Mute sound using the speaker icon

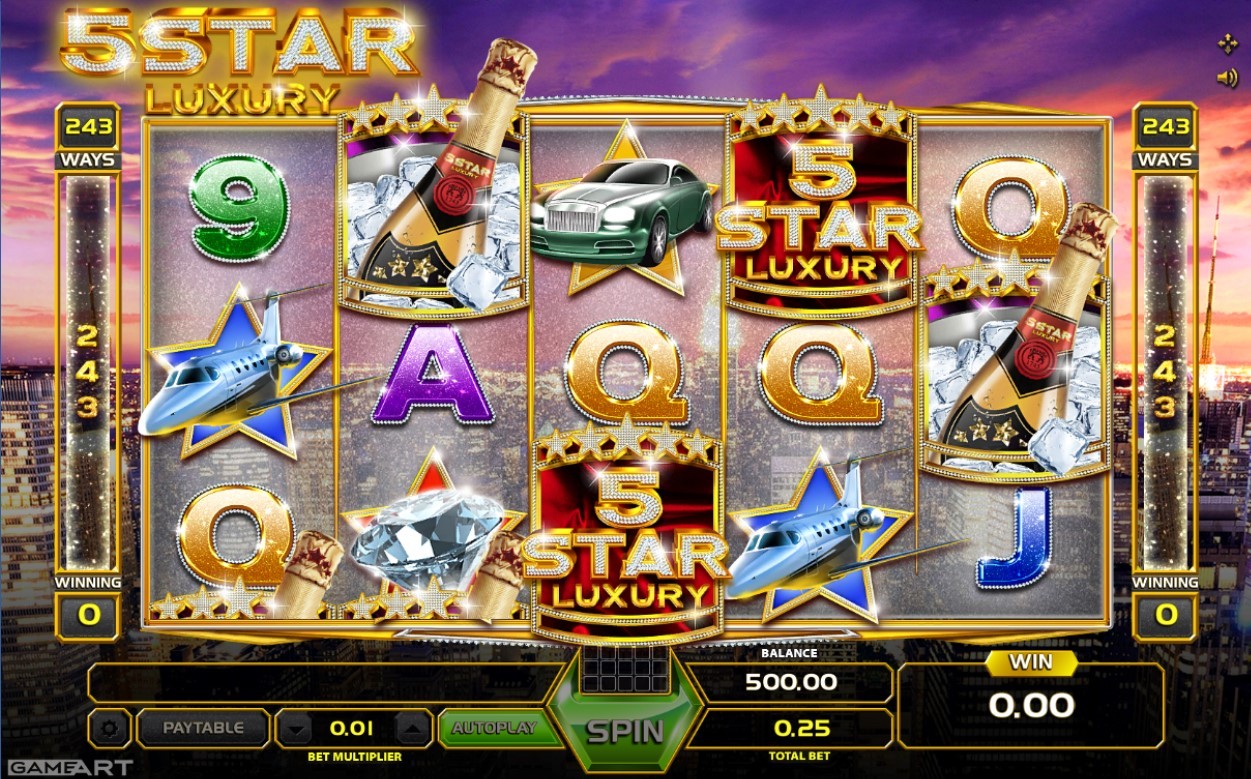(1226, 78)
